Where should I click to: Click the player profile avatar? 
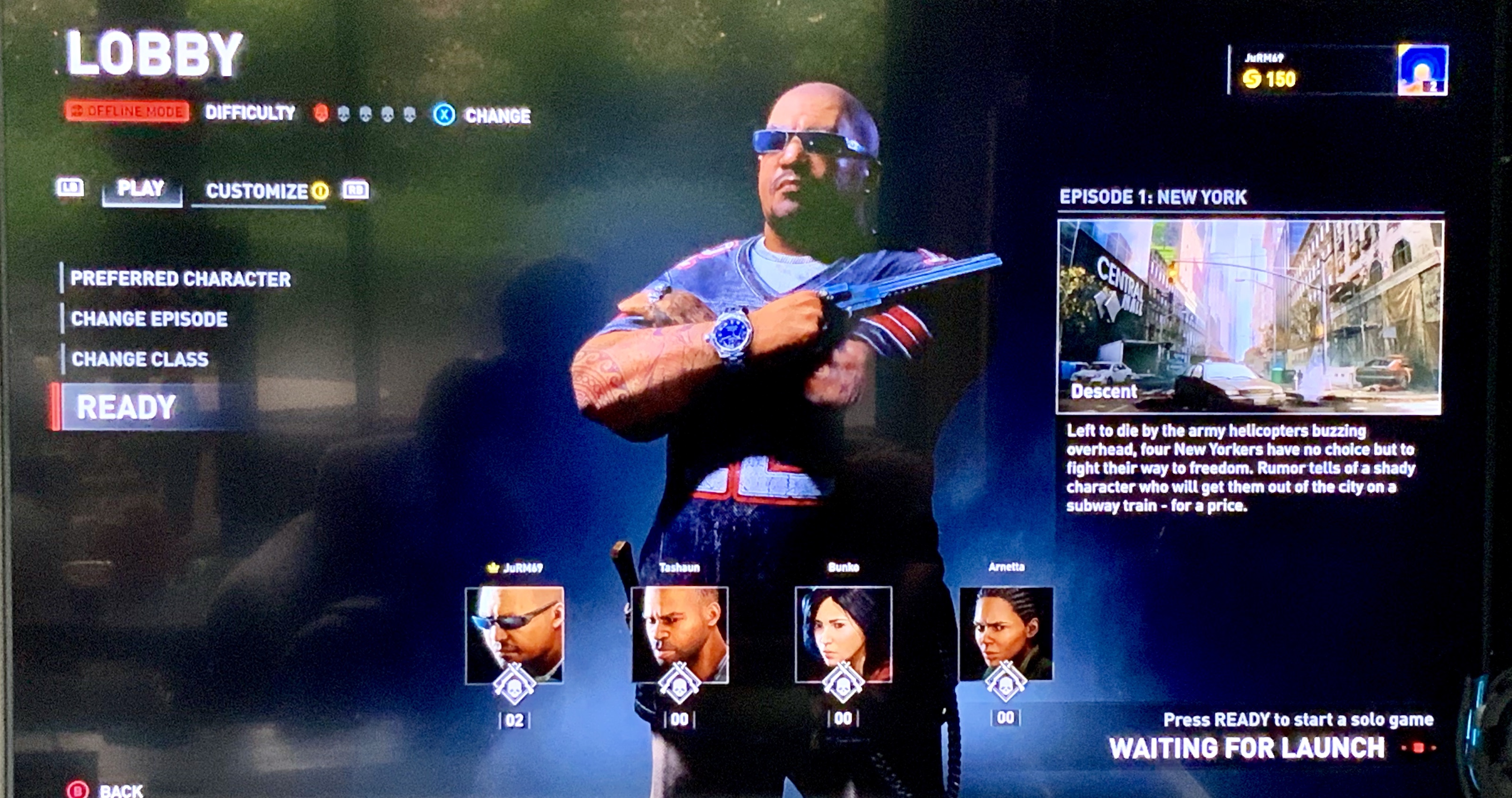point(1421,70)
